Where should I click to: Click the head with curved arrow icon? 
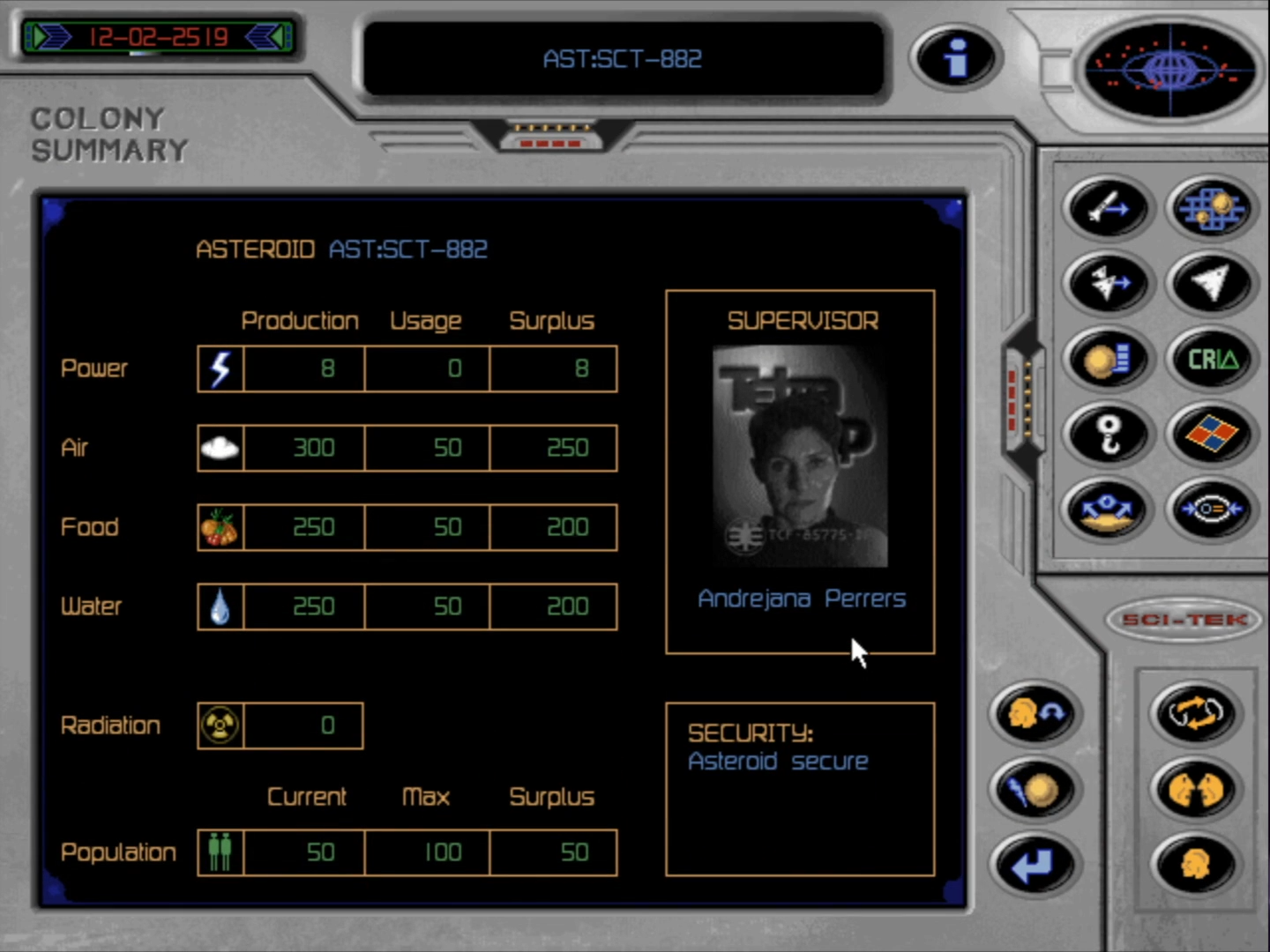coord(1035,712)
